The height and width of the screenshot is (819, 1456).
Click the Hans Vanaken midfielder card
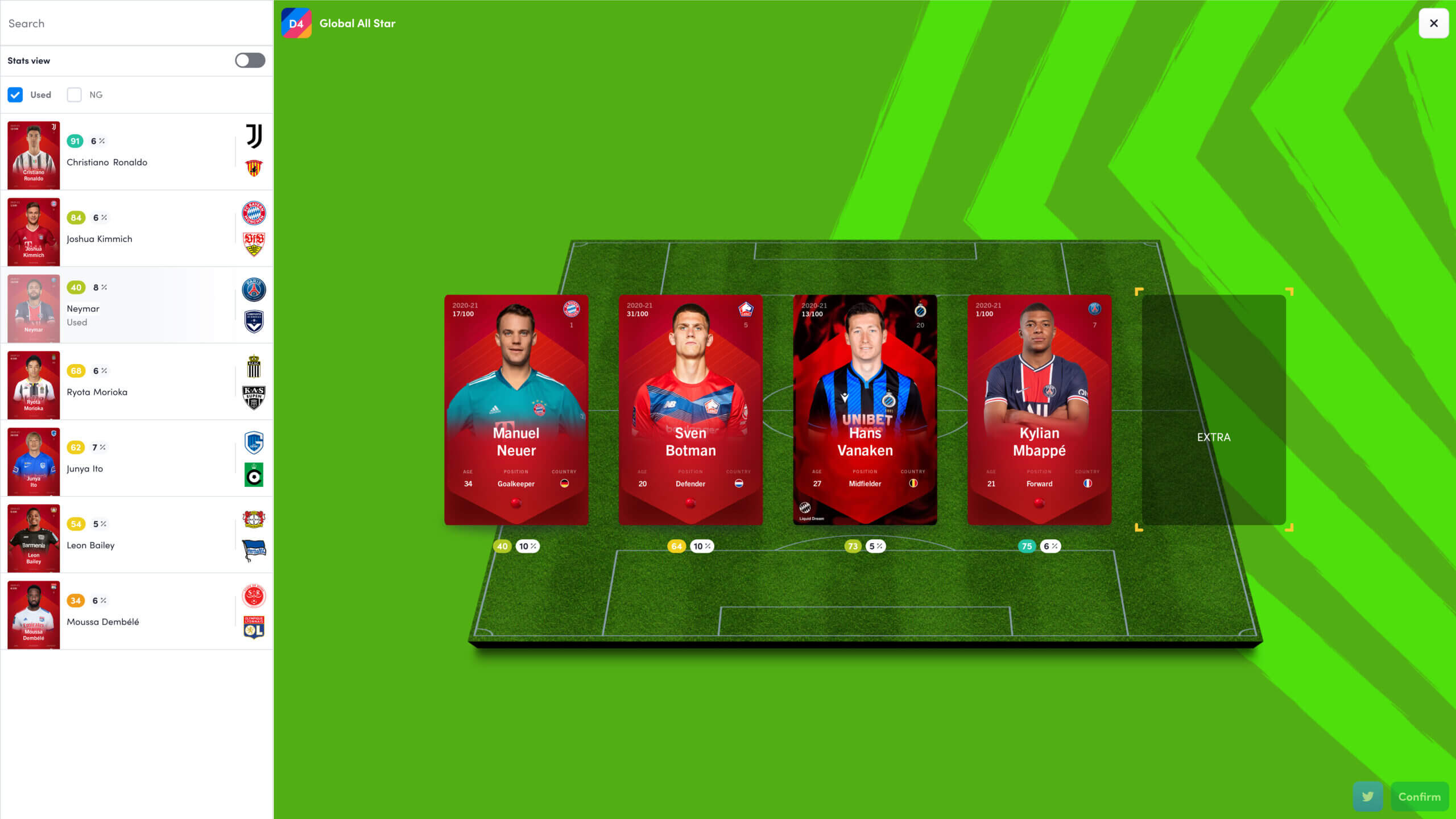(x=864, y=409)
